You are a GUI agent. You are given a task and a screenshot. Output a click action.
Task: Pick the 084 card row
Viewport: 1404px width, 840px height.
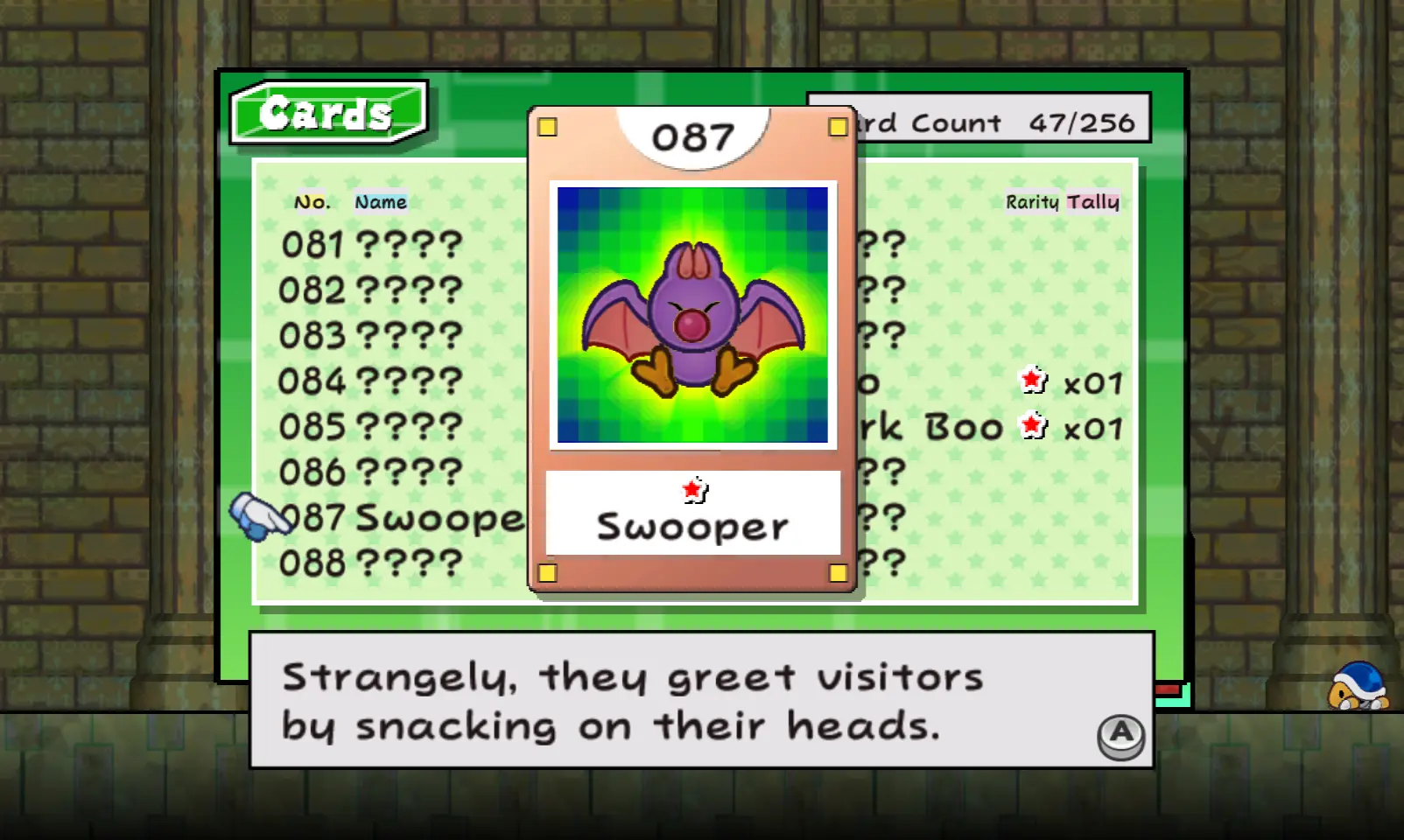(x=371, y=381)
